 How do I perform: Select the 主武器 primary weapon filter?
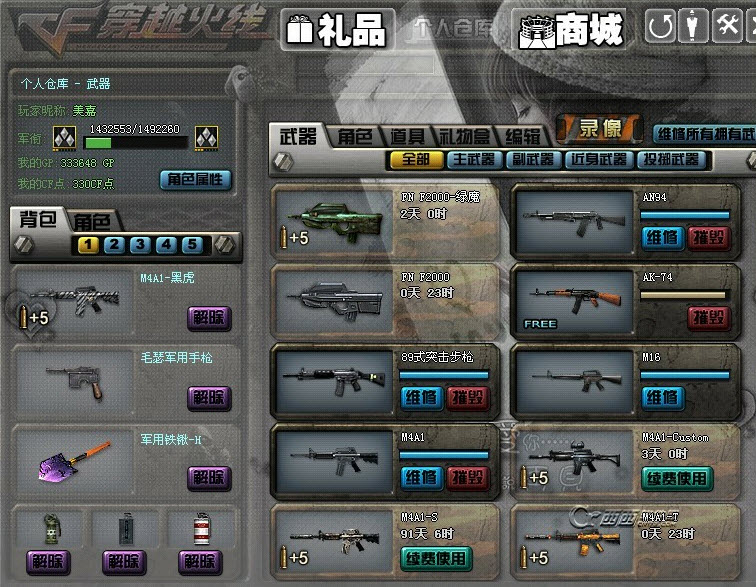coord(474,160)
